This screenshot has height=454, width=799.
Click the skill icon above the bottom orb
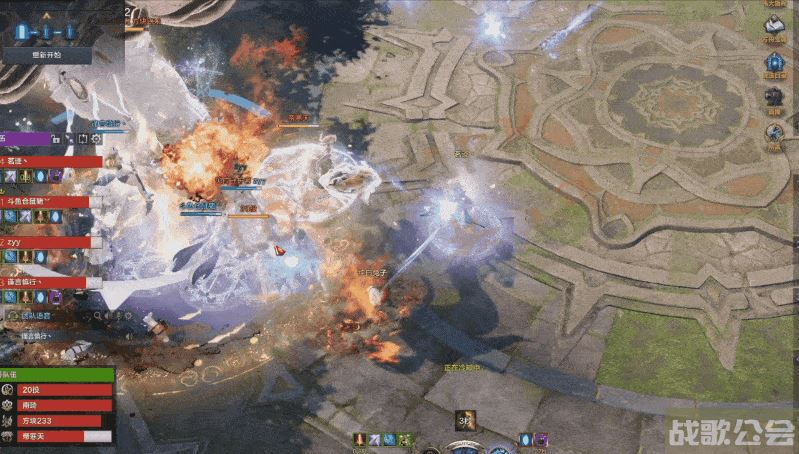point(465,420)
